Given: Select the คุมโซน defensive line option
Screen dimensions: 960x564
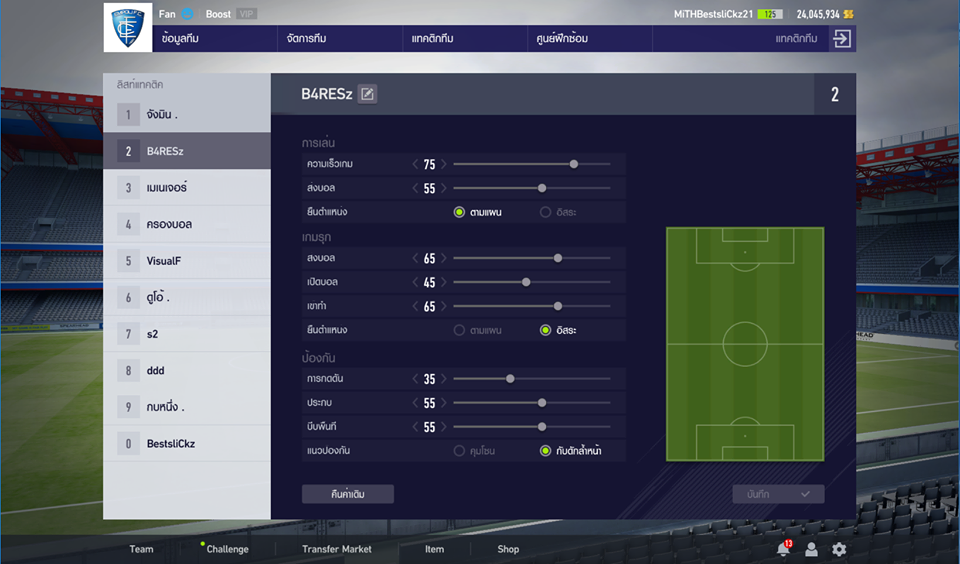Looking at the screenshot, I should (x=460, y=451).
